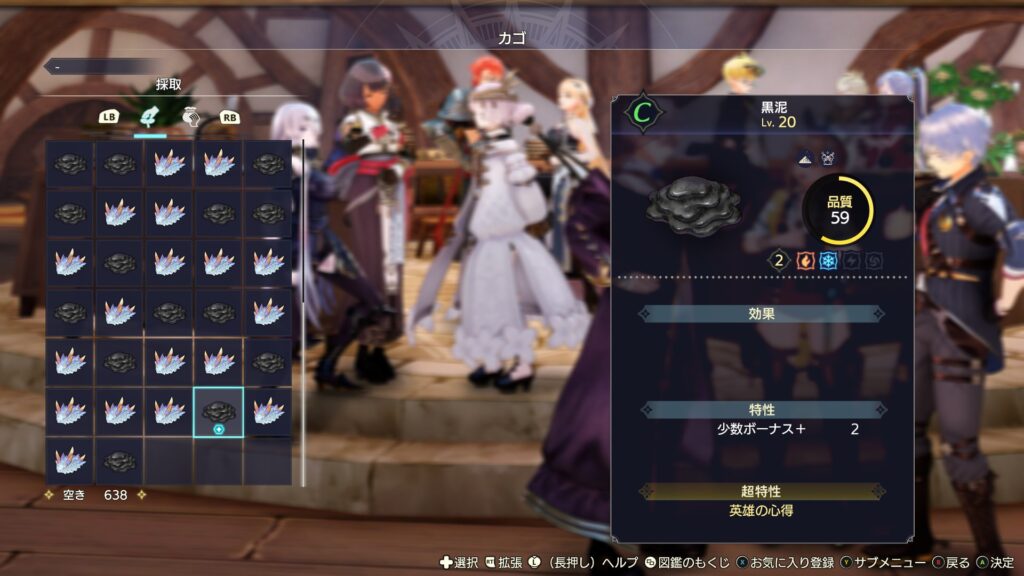The image size is (1024, 576).
Task: Switch to the 採取 leaf tab
Action: tap(150, 117)
